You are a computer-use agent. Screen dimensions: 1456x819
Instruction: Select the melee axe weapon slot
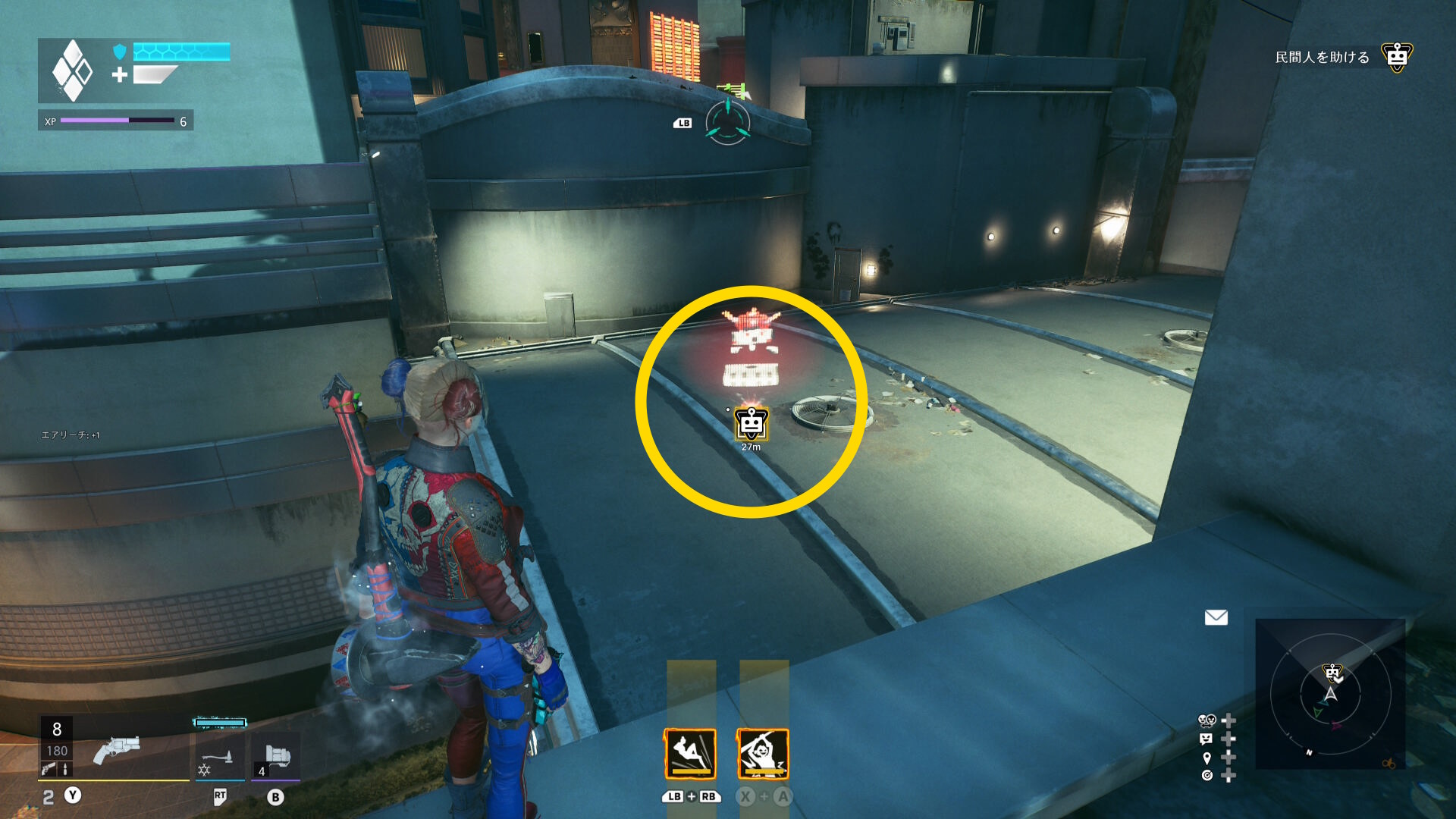click(218, 757)
